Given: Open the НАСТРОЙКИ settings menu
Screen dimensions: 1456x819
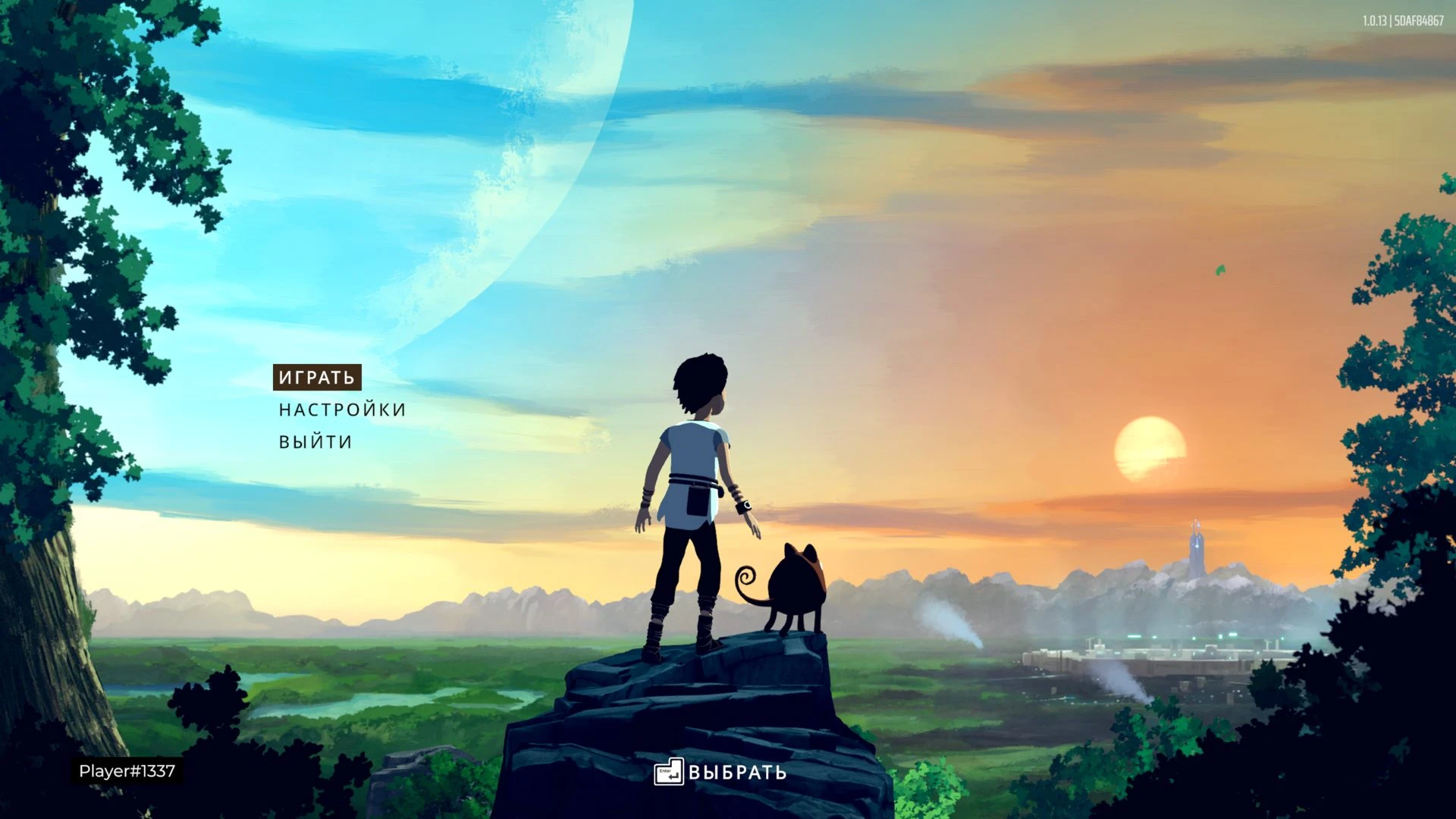Looking at the screenshot, I should click(342, 410).
